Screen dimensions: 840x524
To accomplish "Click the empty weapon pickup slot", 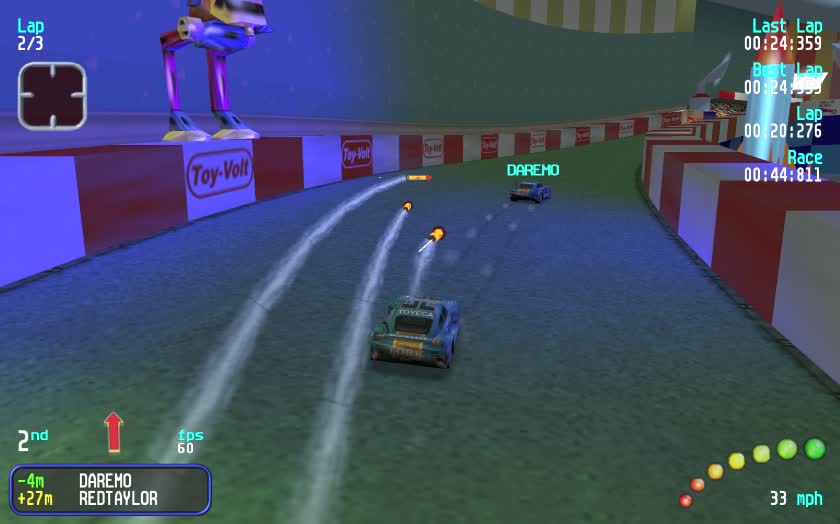I will [52, 96].
